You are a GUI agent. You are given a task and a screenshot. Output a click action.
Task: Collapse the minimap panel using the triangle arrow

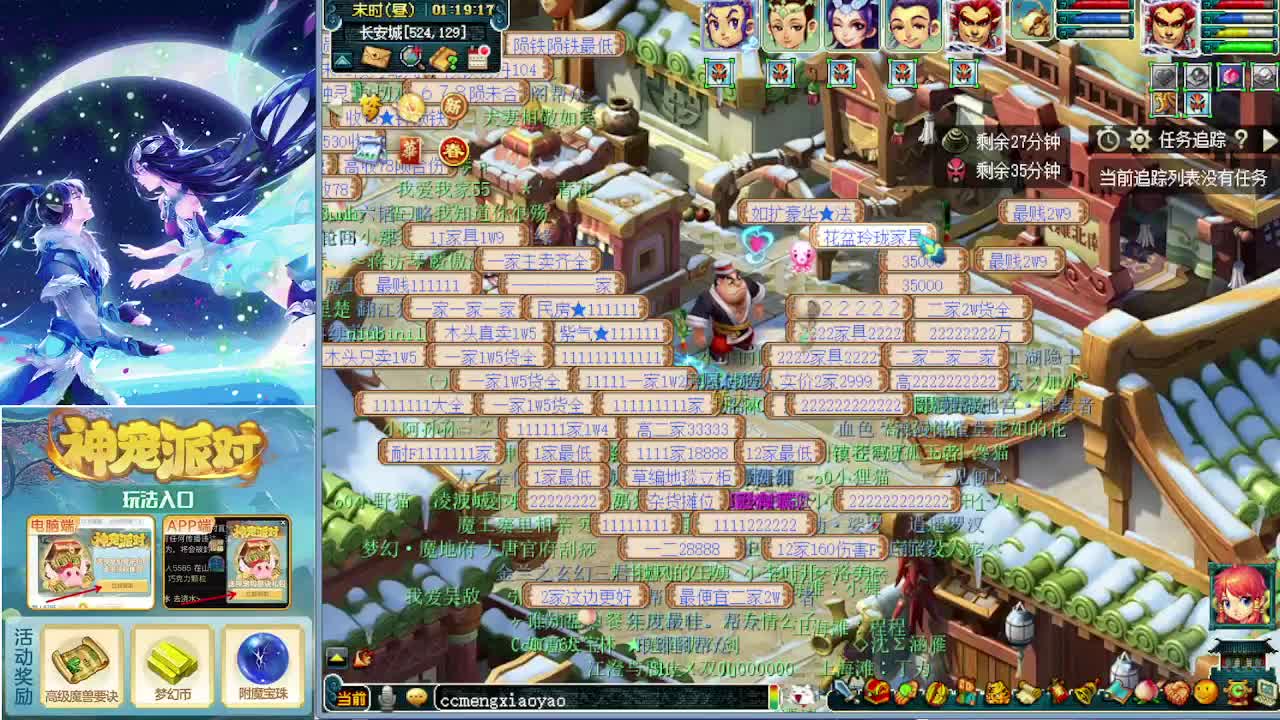[342, 60]
